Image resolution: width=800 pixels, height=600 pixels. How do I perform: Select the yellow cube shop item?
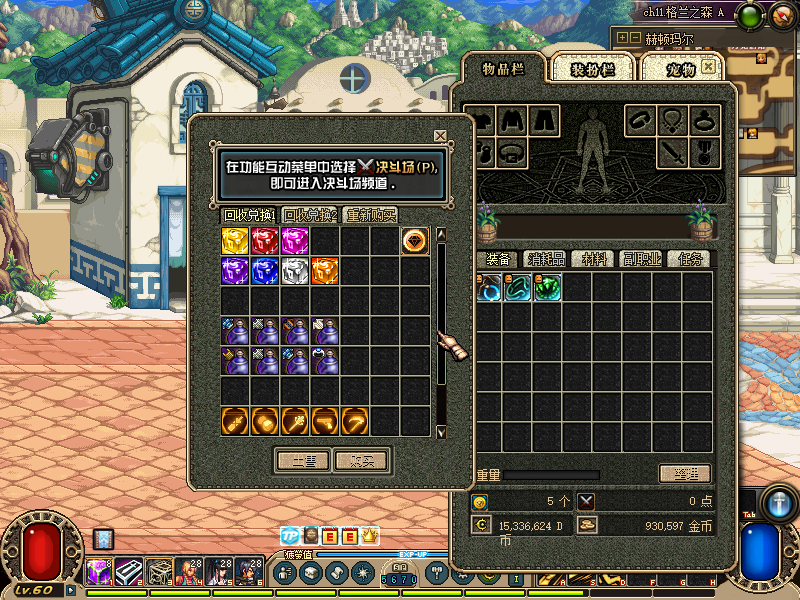(x=235, y=241)
